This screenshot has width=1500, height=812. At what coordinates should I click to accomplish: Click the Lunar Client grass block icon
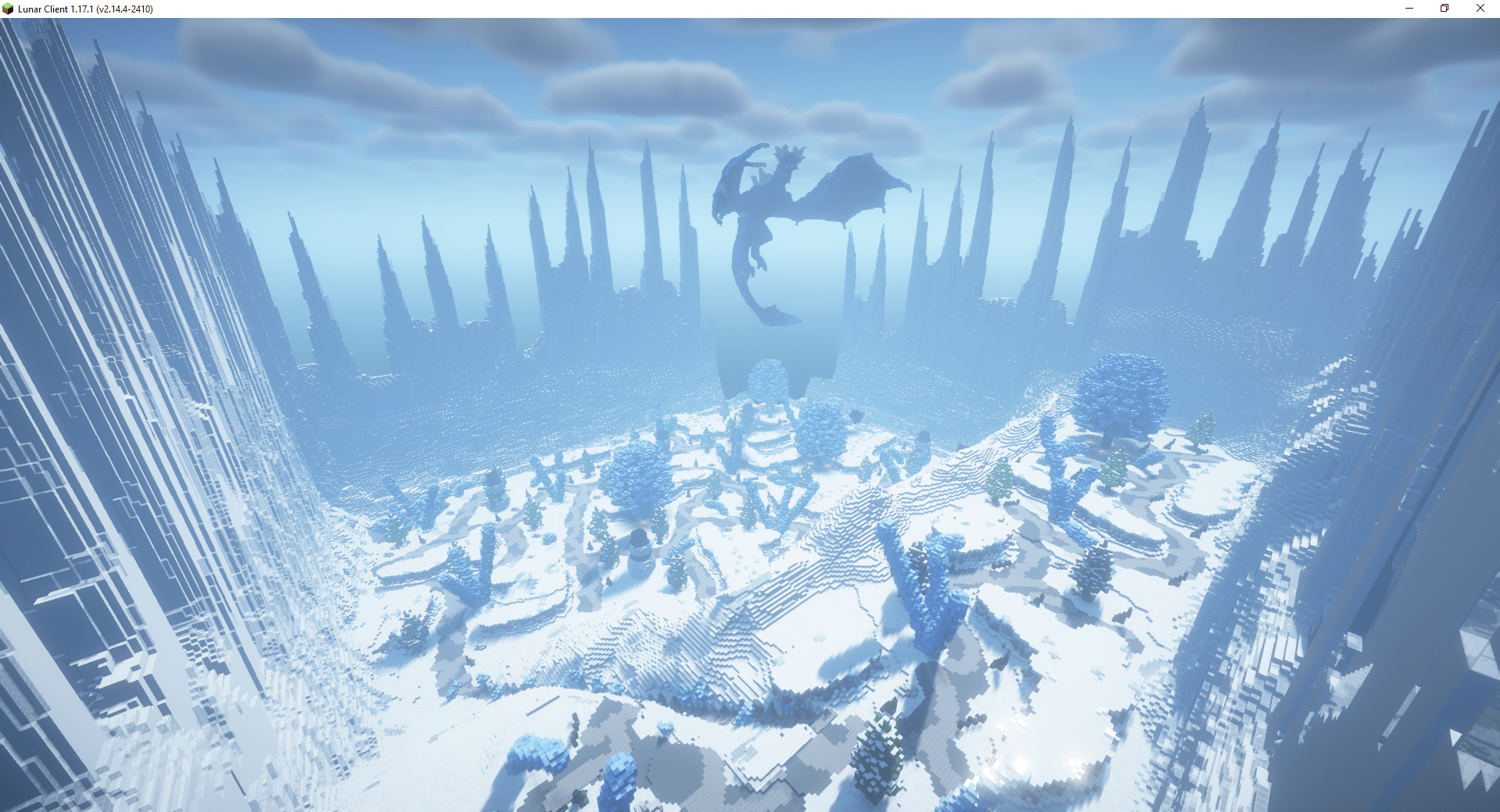click(8, 9)
